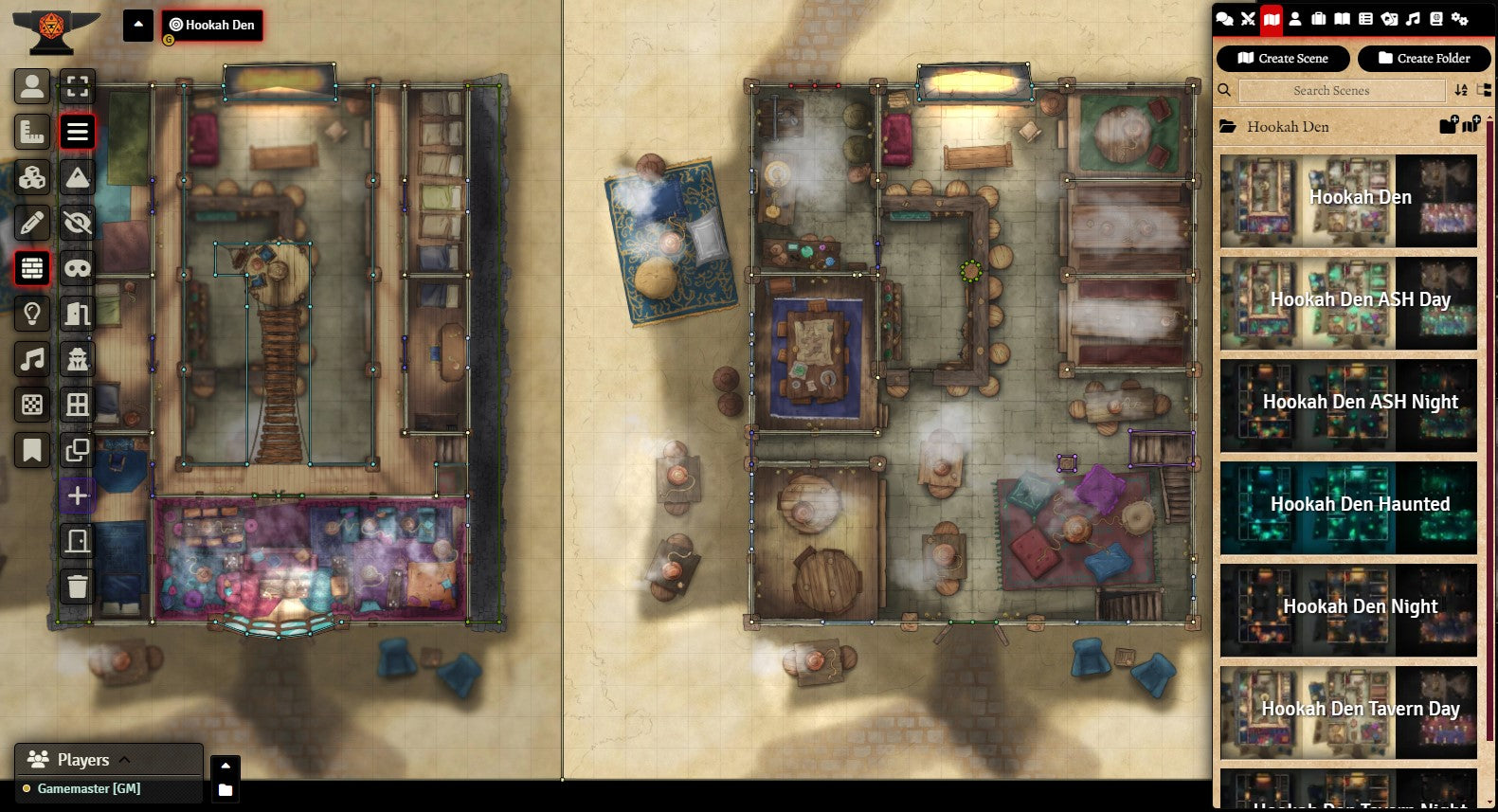This screenshot has height=812, width=1498.
Task: Open the Items tab with the suitcase icon
Action: 1318,19
